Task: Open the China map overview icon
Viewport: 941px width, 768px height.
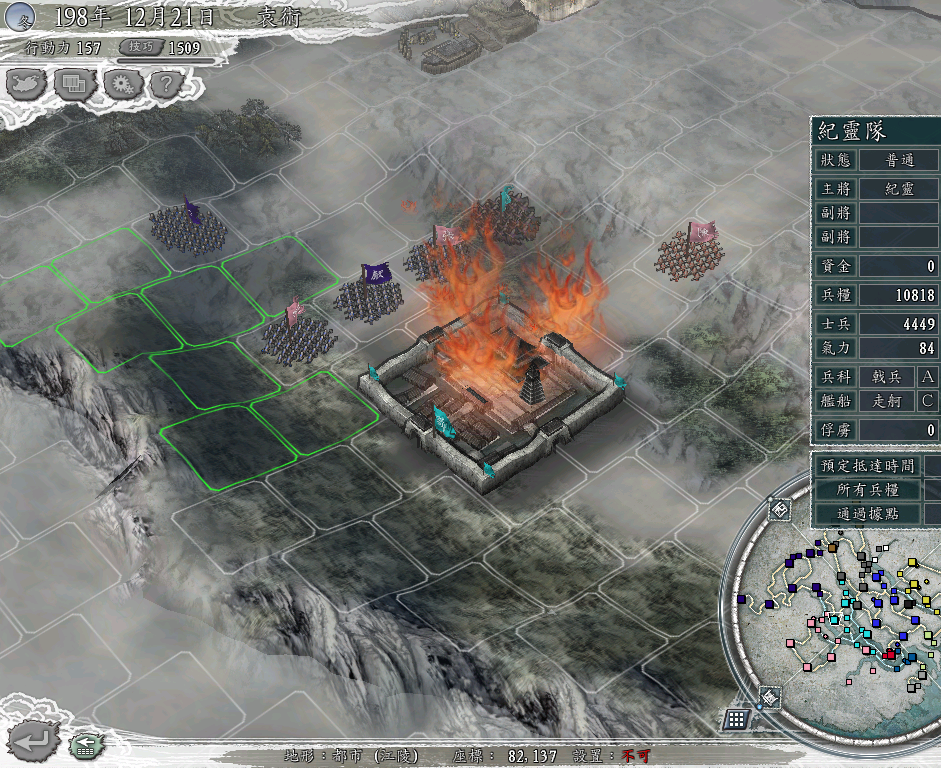Action: coord(27,84)
